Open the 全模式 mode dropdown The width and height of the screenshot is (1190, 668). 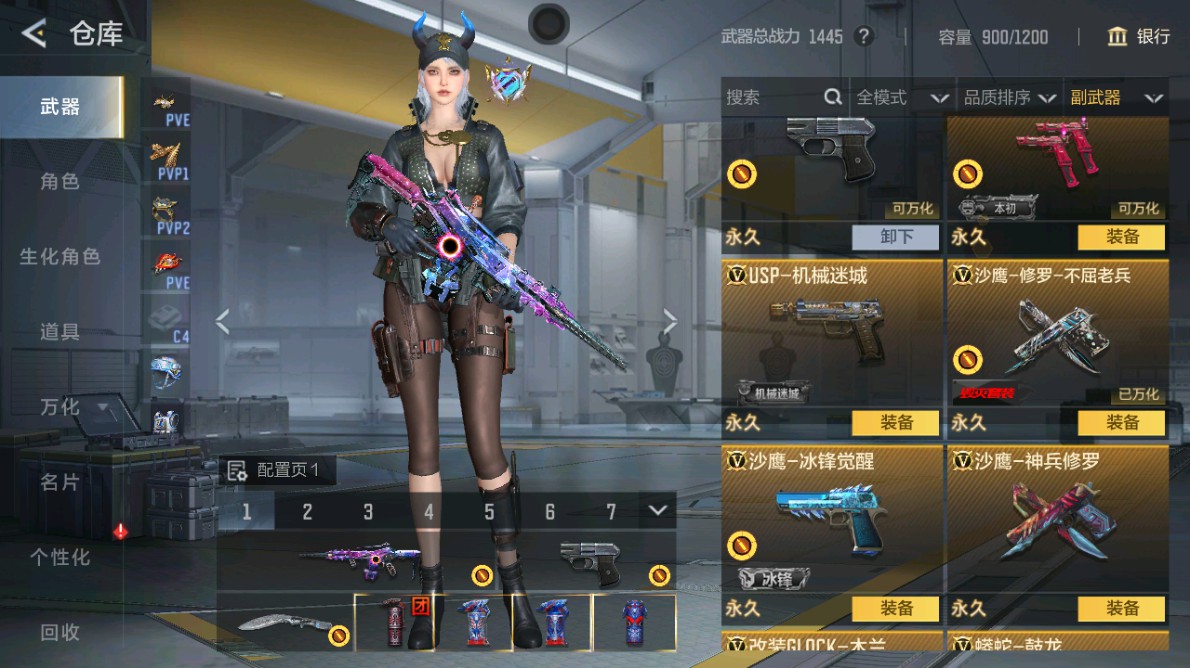tap(901, 97)
